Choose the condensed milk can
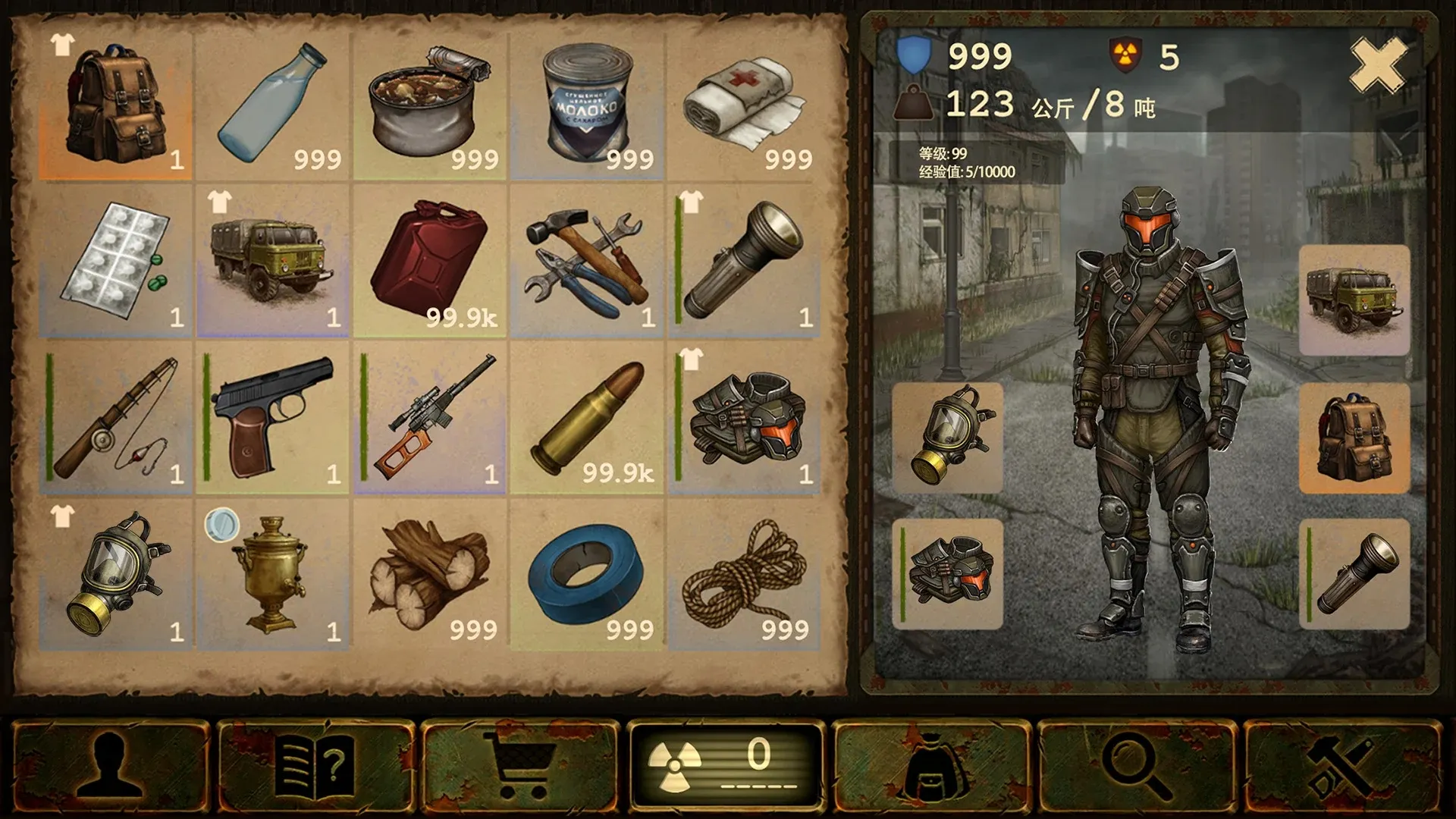Viewport: 1456px width, 819px height. [x=587, y=105]
